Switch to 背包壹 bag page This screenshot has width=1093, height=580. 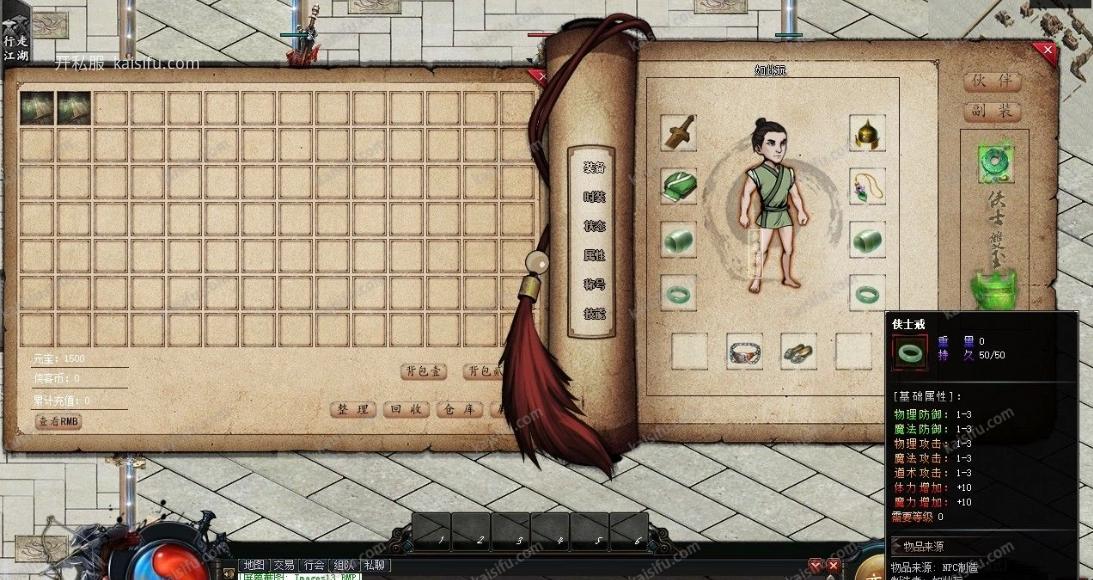point(423,371)
